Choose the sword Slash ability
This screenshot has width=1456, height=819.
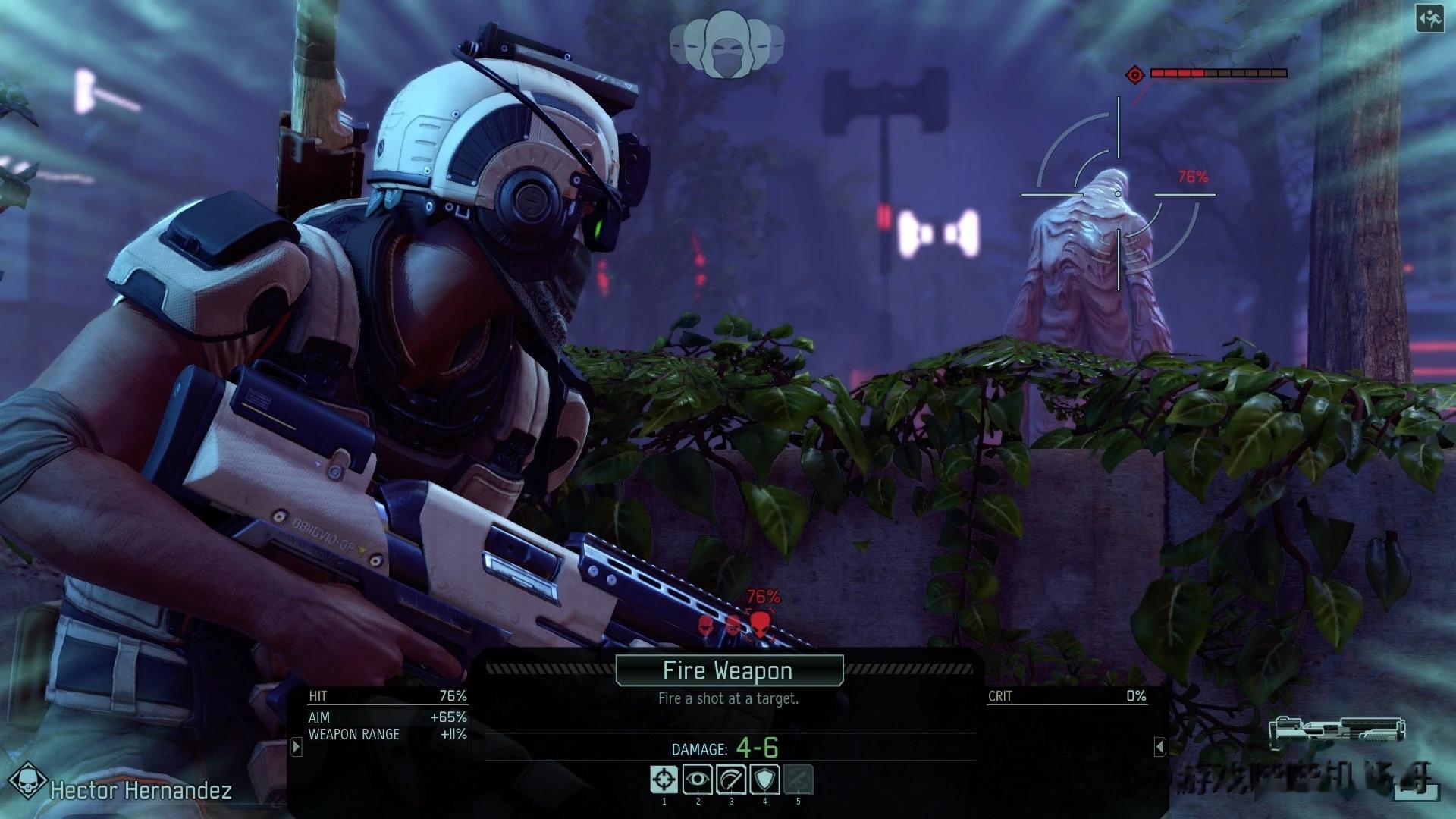point(731,780)
